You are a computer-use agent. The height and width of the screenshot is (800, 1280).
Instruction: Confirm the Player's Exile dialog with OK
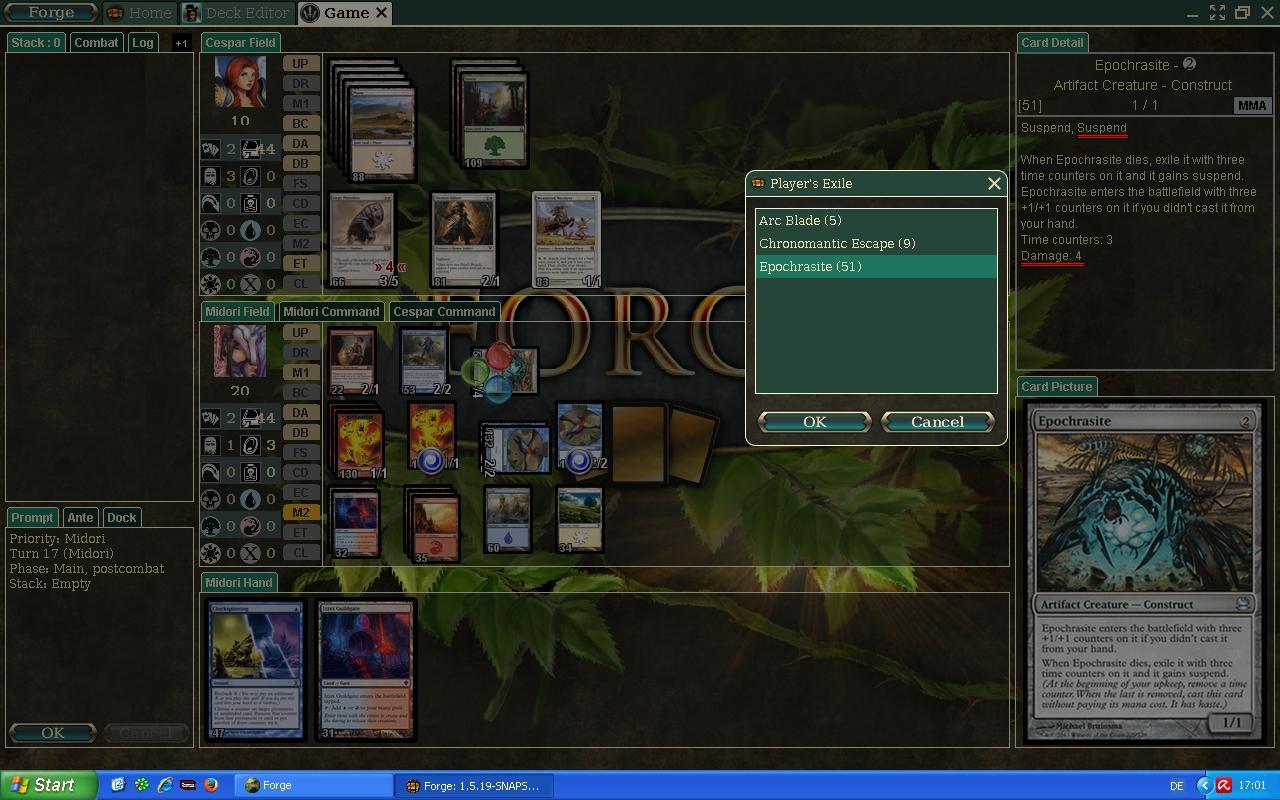pyautogui.click(x=814, y=422)
